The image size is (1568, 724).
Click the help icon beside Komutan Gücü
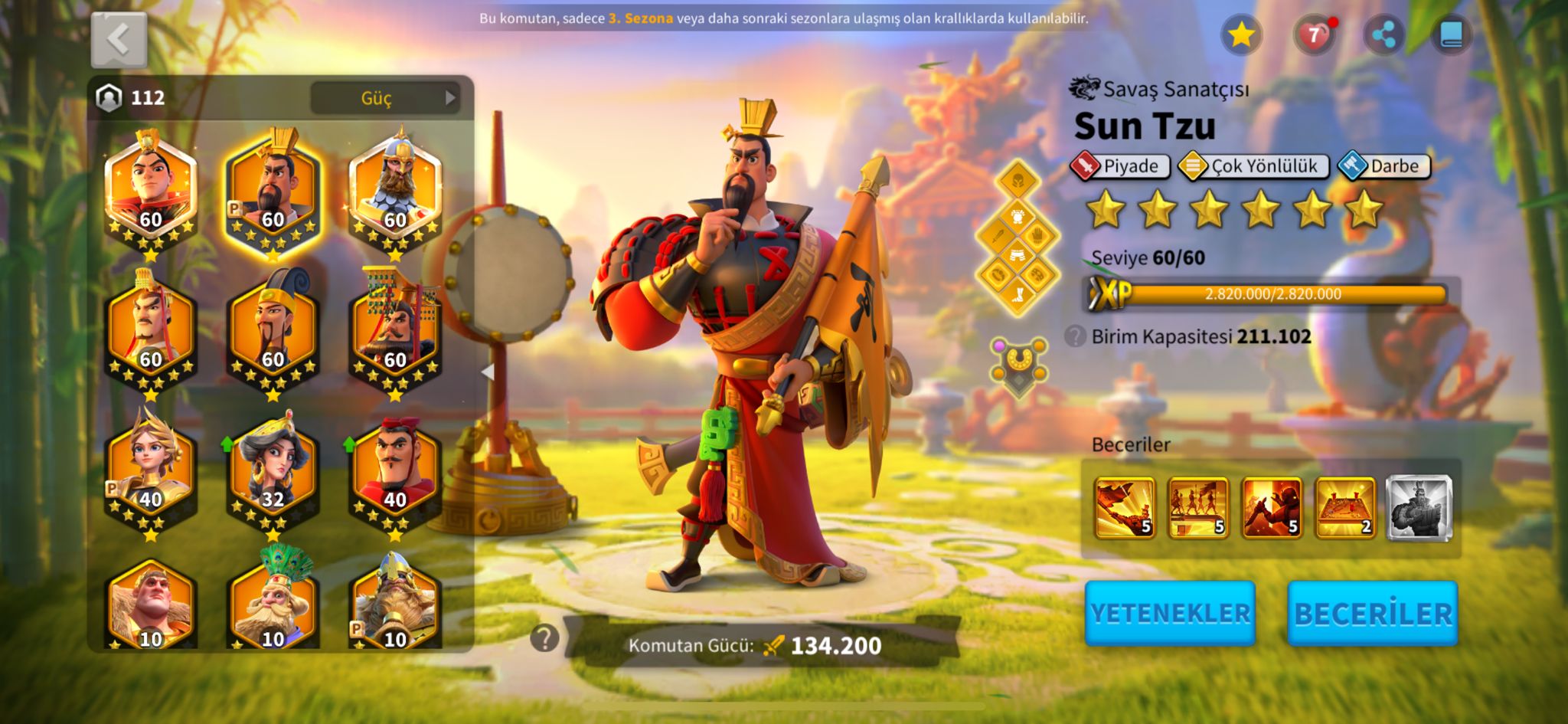coord(544,637)
